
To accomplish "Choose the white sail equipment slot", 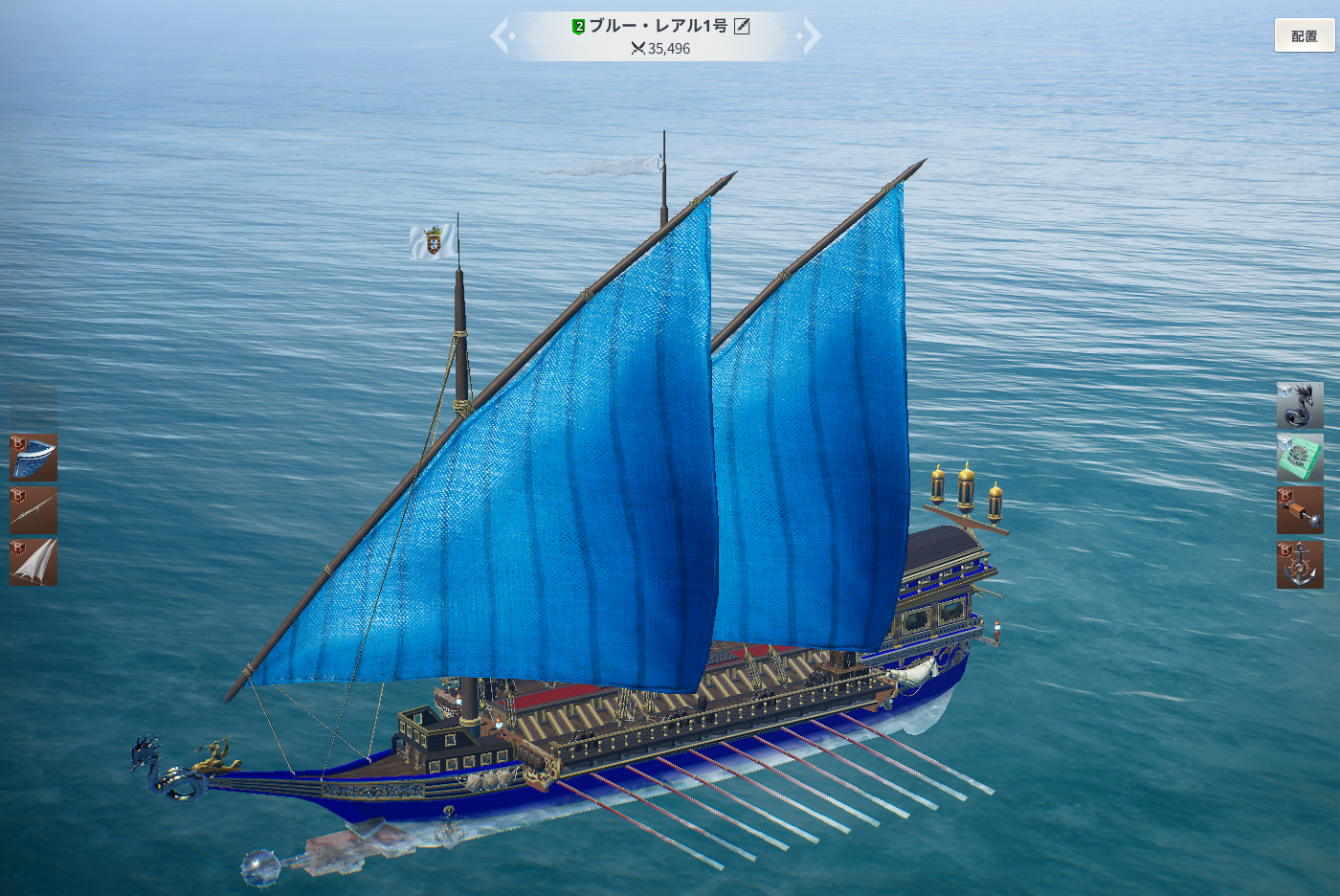I will coord(33,562).
